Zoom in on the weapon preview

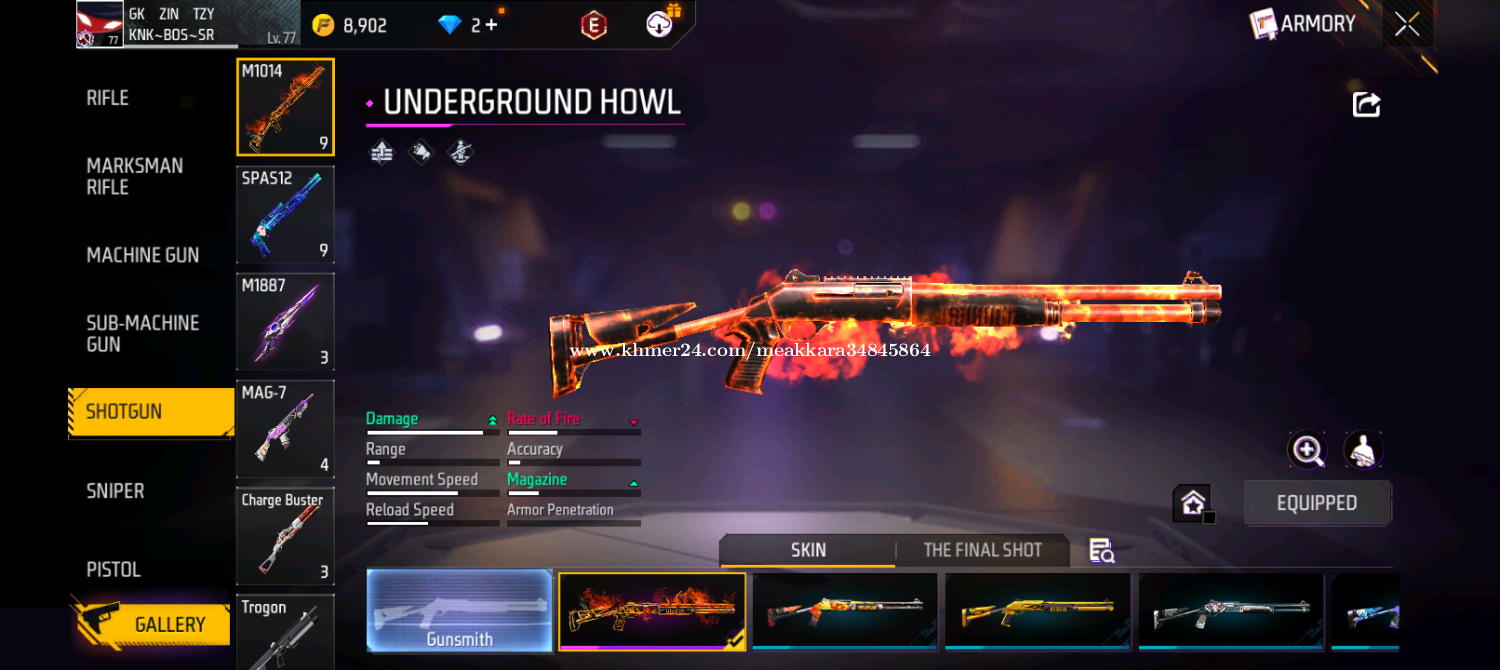click(x=1308, y=450)
